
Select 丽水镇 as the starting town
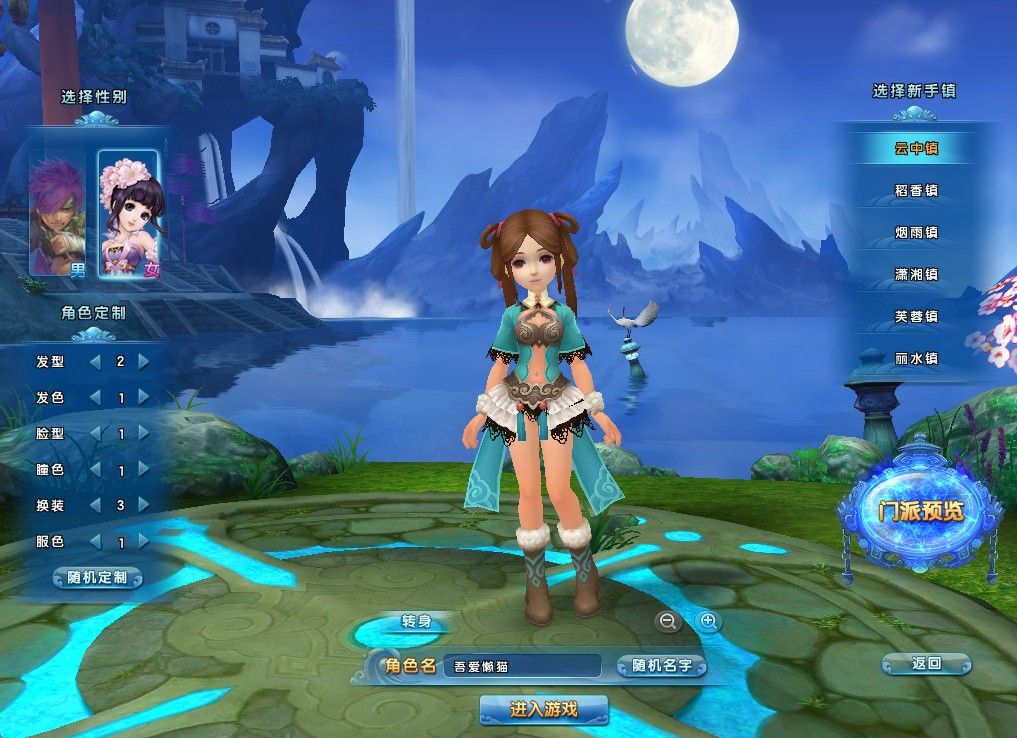click(x=916, y=358)
